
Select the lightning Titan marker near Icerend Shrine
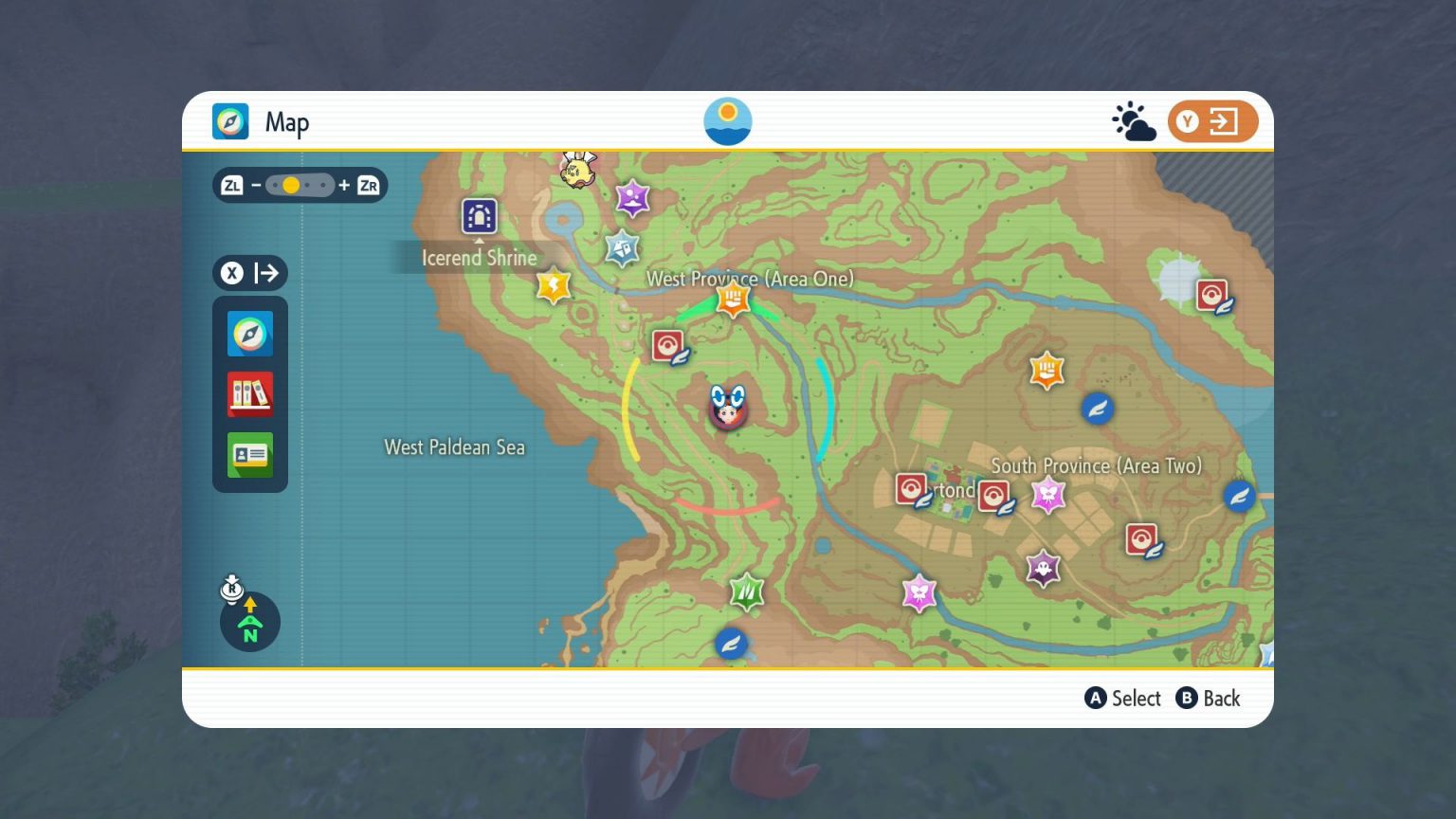pos(553,284)
